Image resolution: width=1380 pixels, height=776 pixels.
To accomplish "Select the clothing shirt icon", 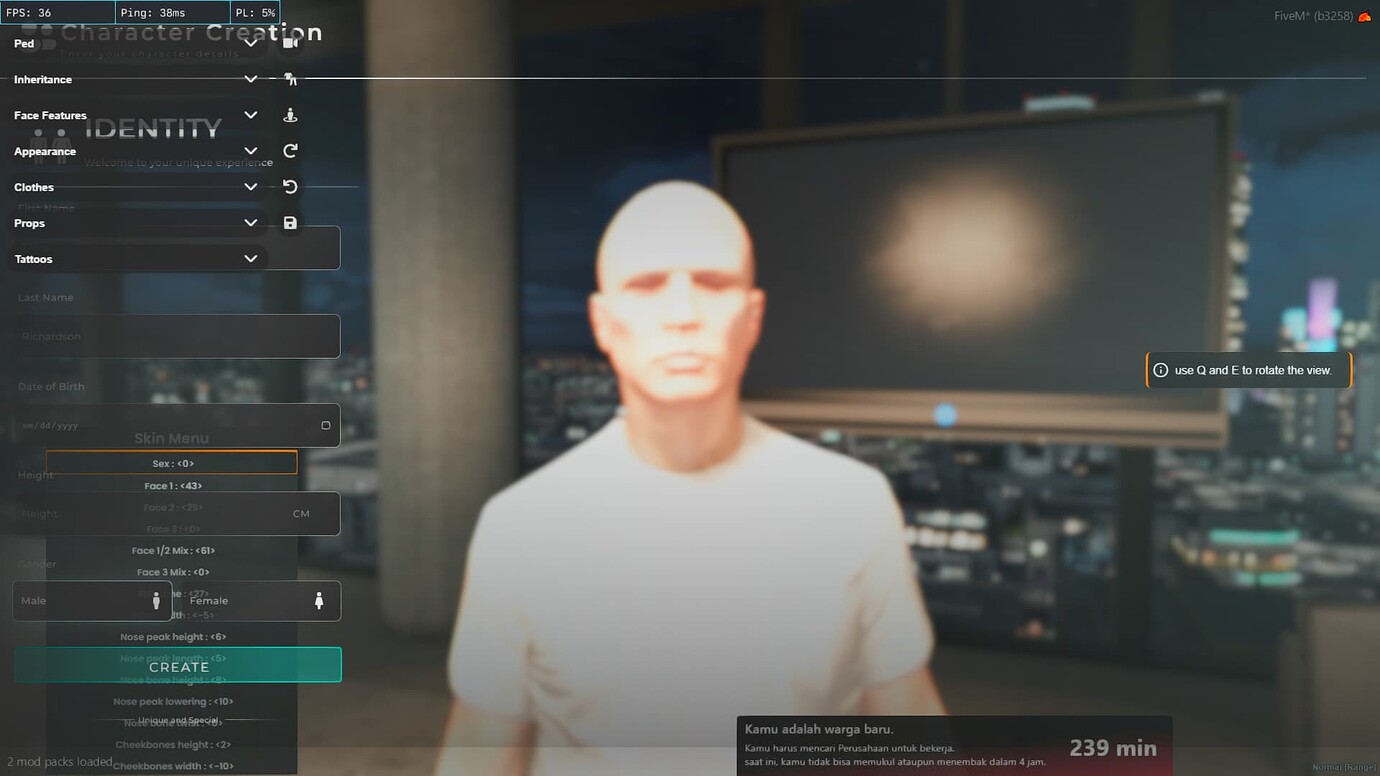I will (290, 78).
